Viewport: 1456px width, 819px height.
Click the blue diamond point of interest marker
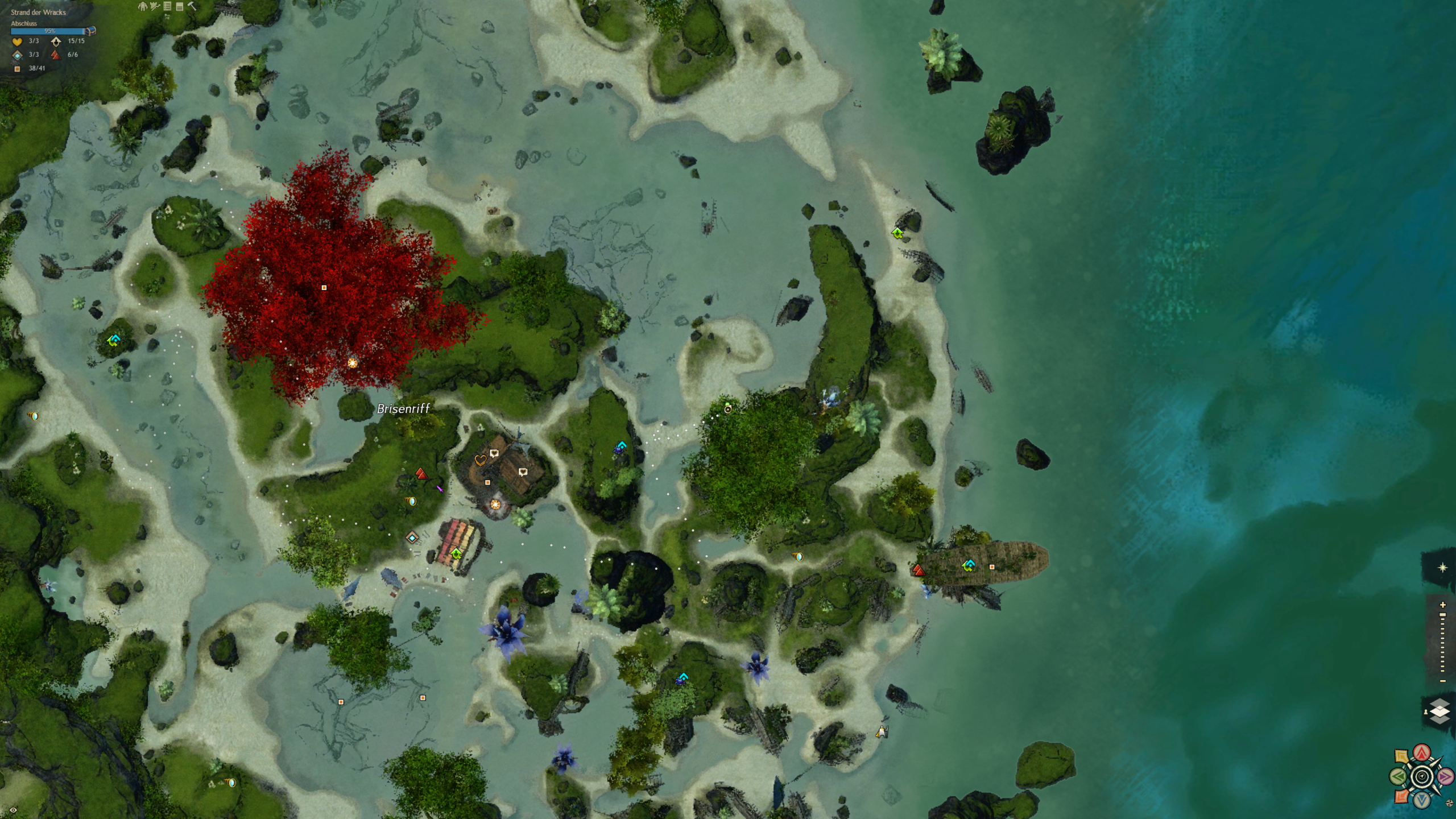click(x=412, y=537)
